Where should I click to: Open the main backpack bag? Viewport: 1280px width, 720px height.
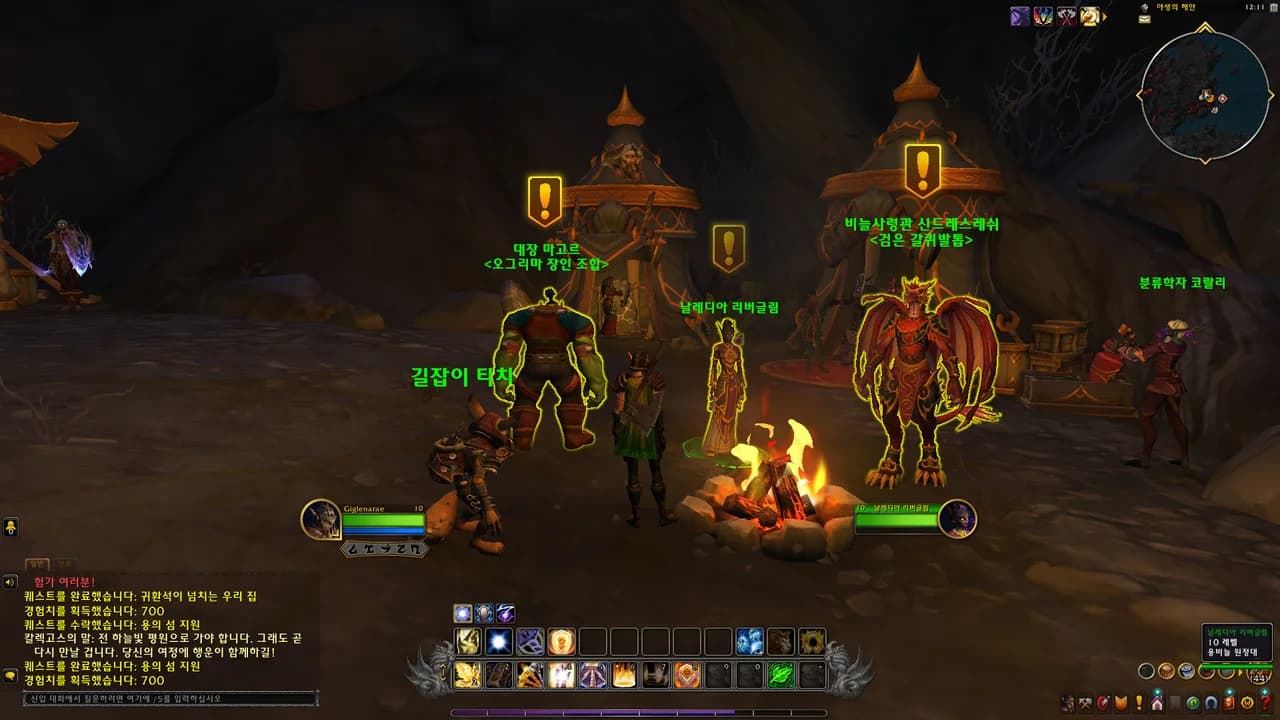(1259, 677)
